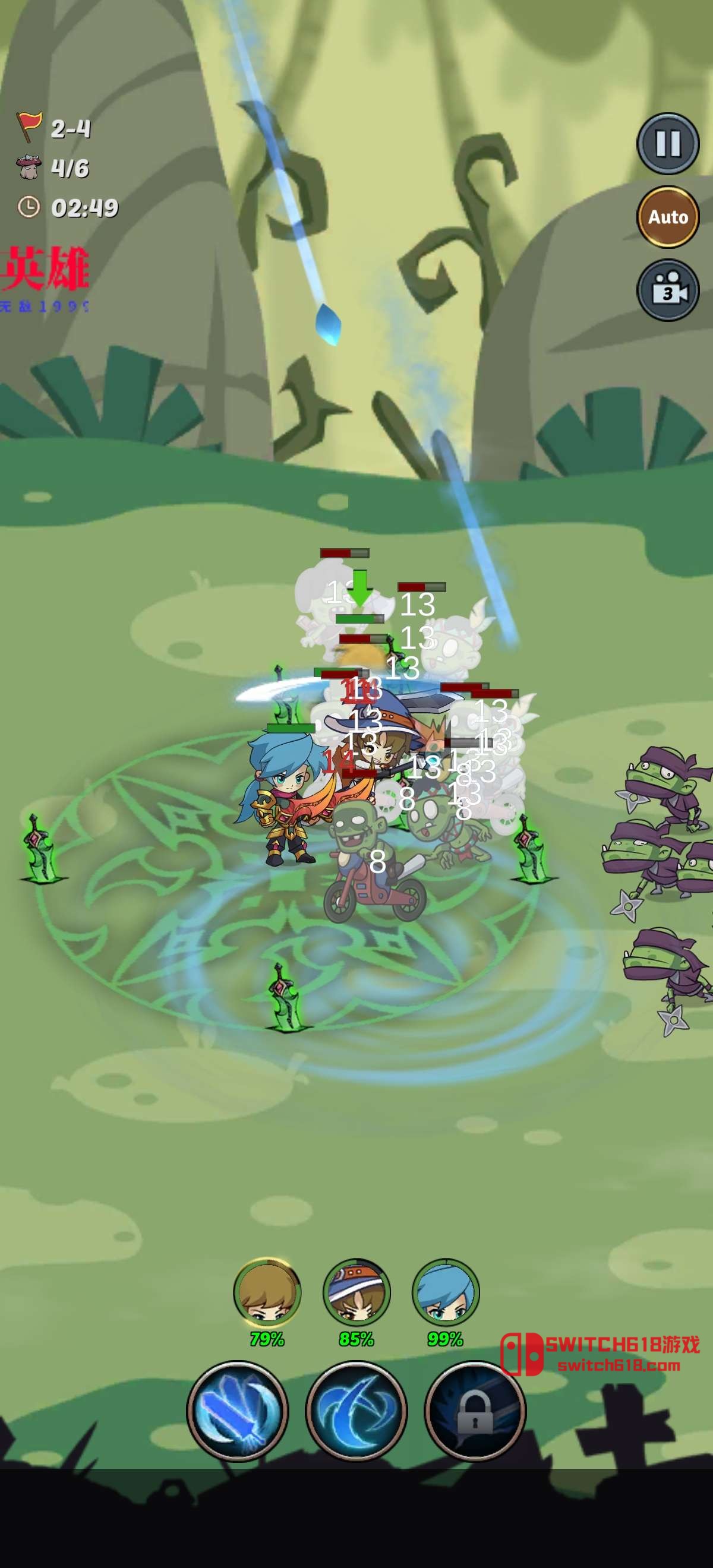Click the camera speed 3 button
The image size is (713, 1568).
click(x=668, y=290)
